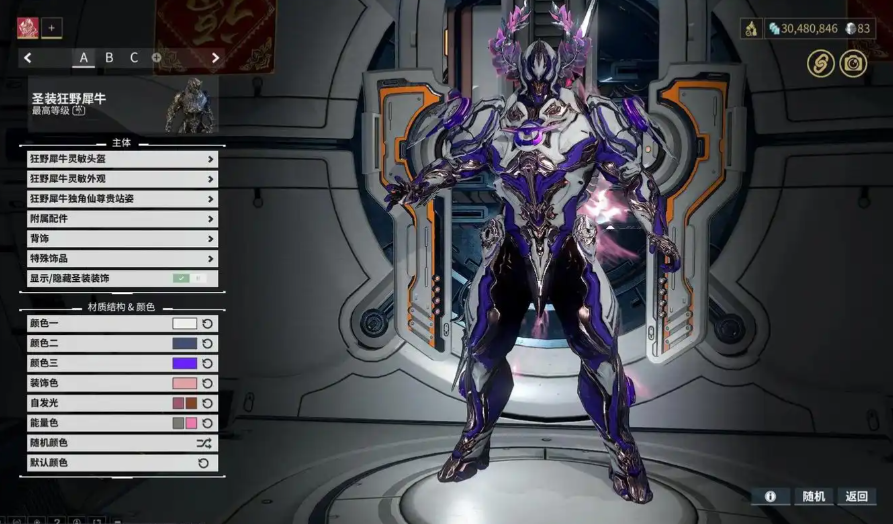Pick the white 颜色一 color swatch
893x524 pixels.
click(x=184, y=324)
